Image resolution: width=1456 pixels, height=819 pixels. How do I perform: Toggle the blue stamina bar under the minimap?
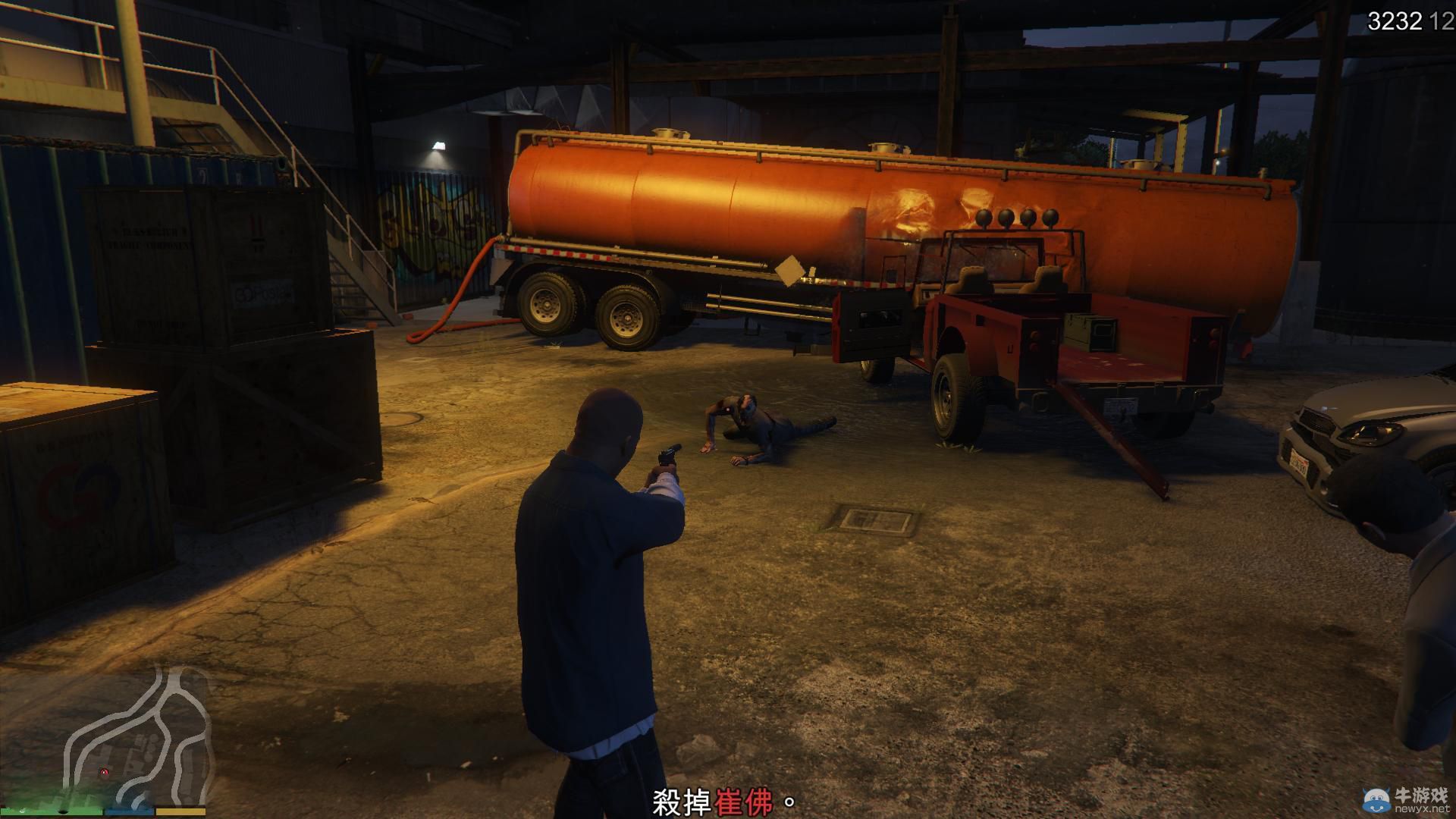[x=130, y=811]
